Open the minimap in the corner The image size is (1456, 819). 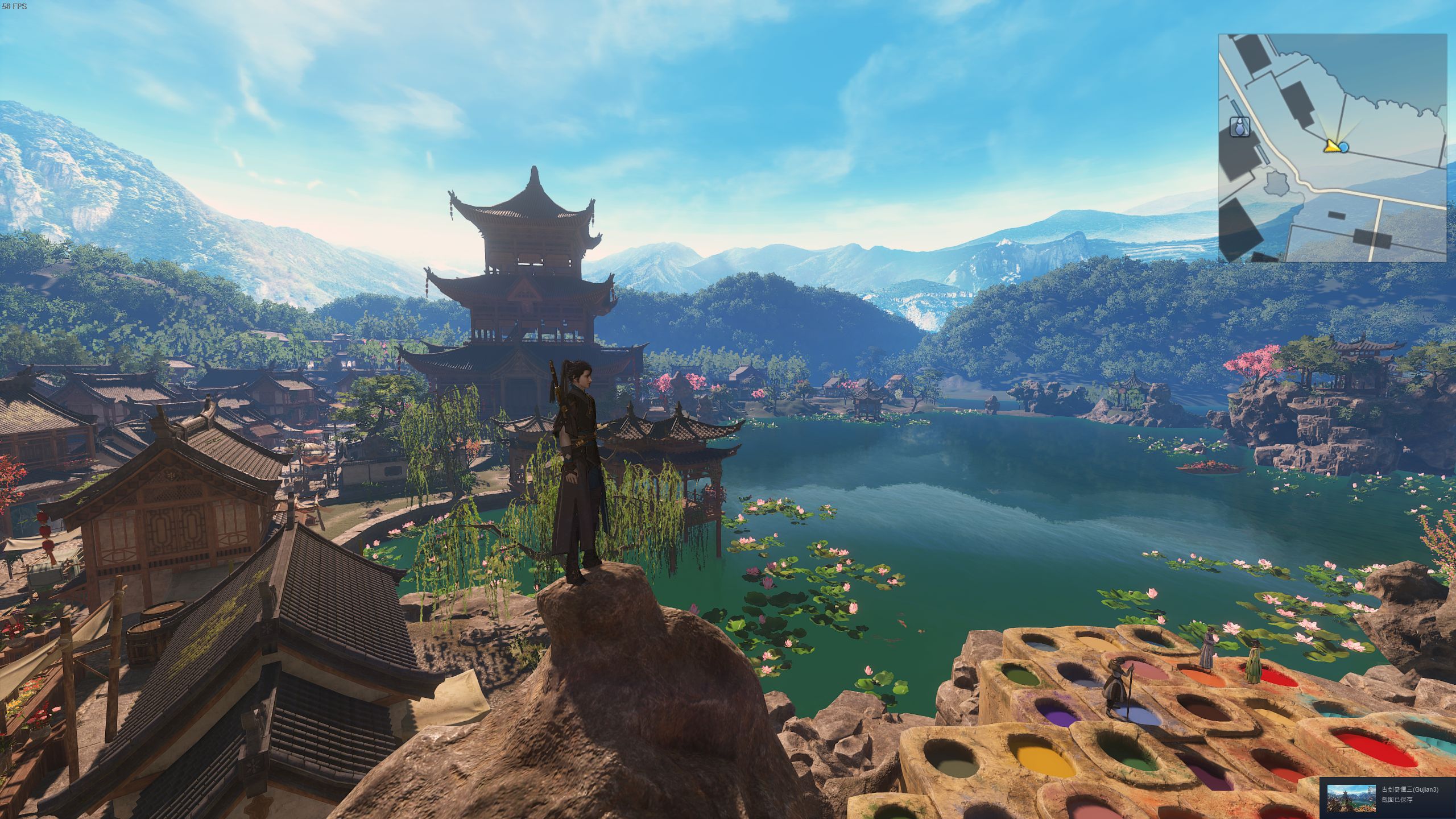tap(1332, 148)
